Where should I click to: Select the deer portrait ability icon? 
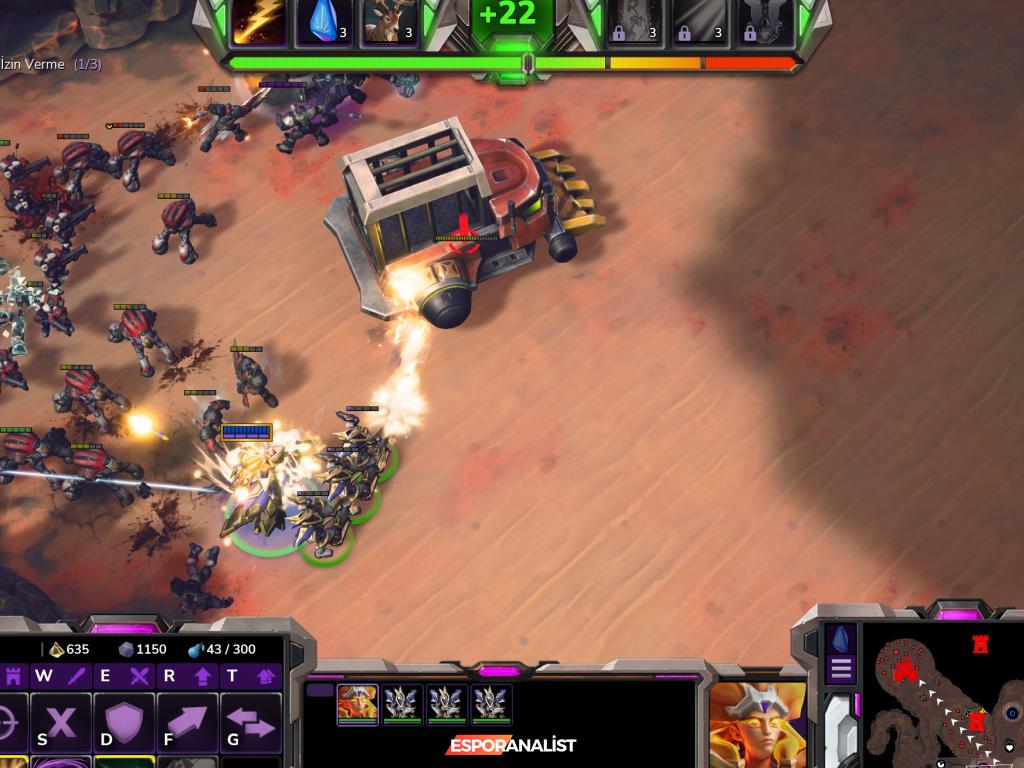coord(388,22)
